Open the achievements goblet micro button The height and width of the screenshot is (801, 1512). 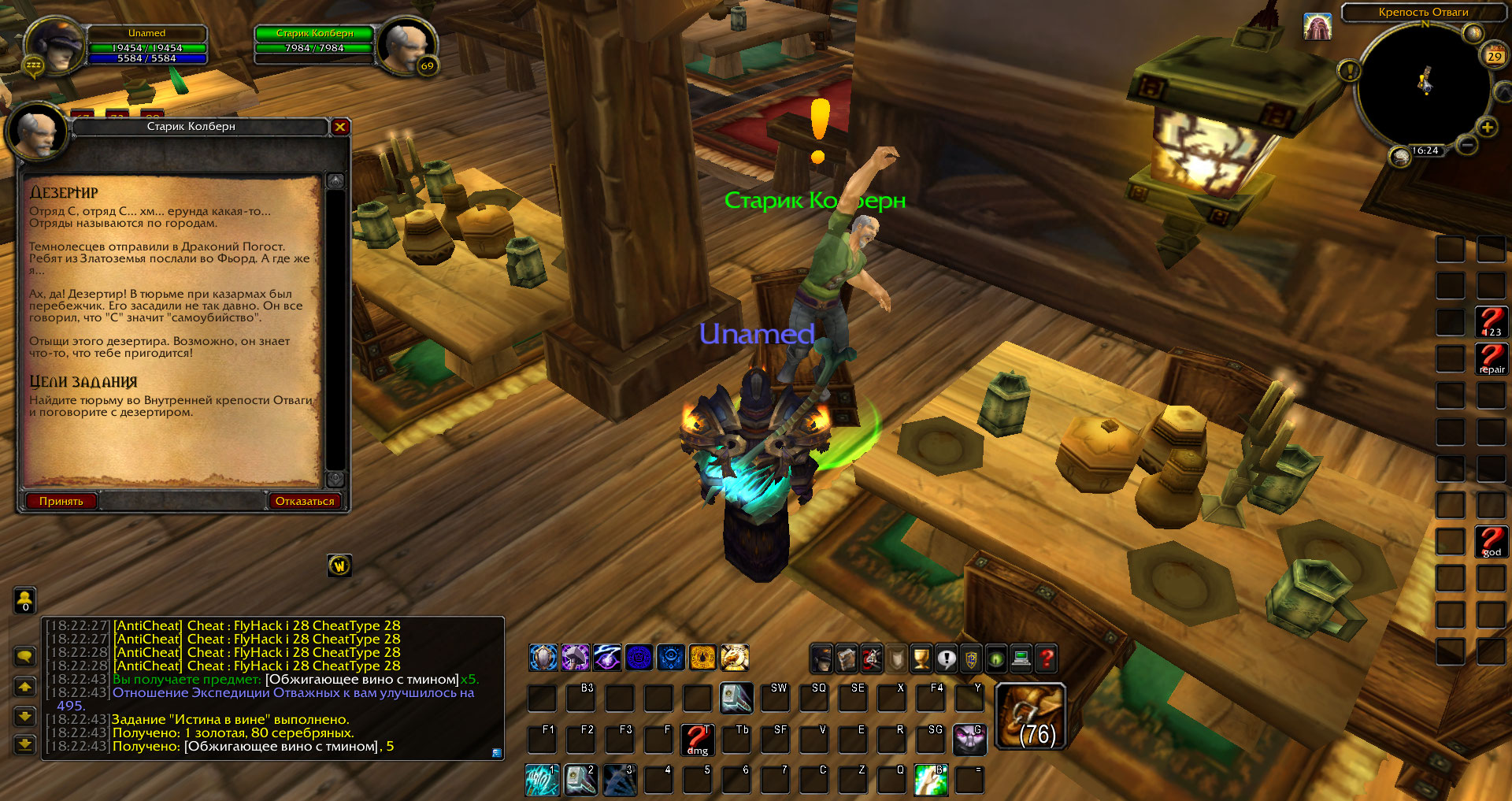pyautogui.click(x=921, y=658)
